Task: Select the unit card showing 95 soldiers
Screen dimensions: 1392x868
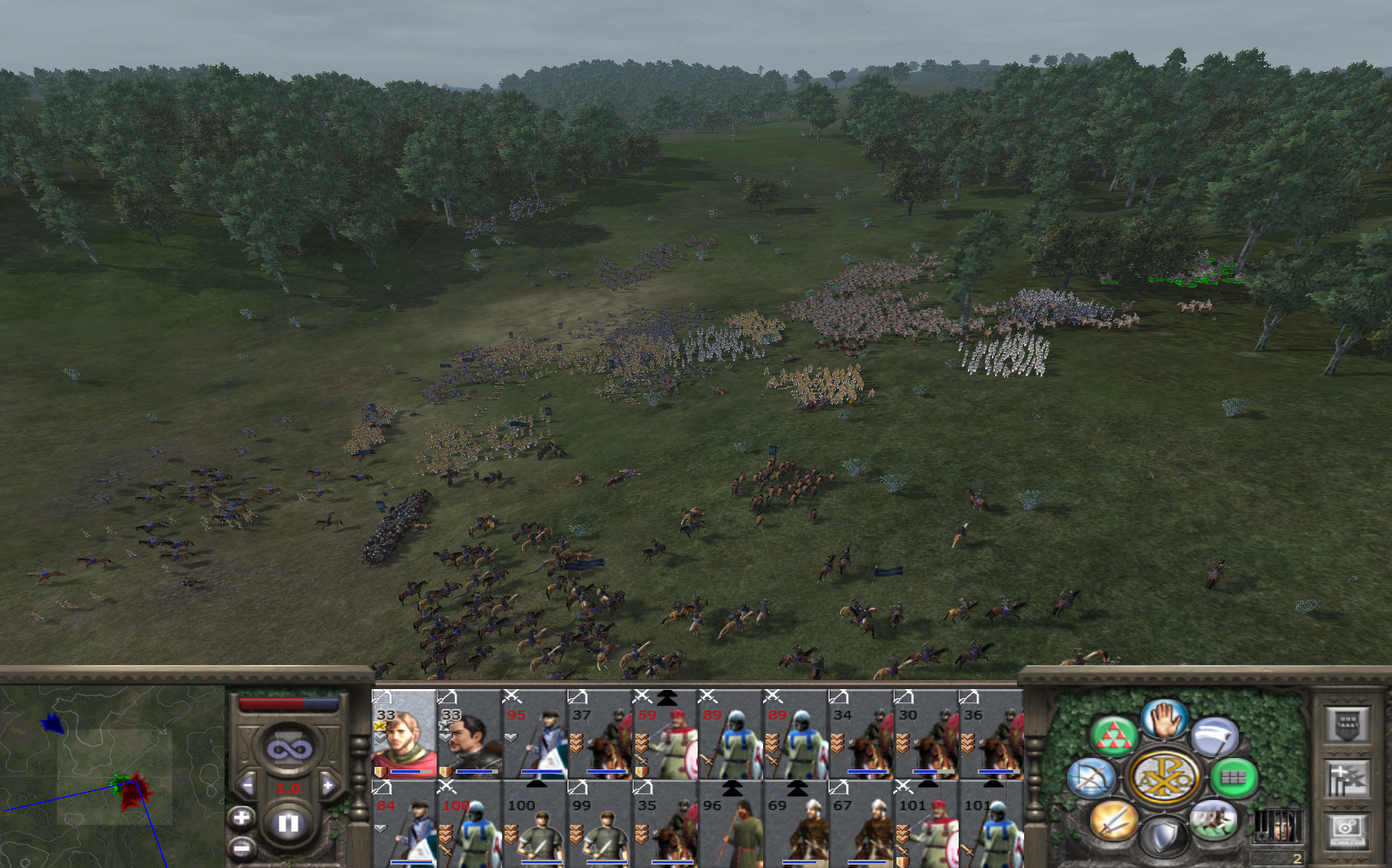Action: [534, 735]
